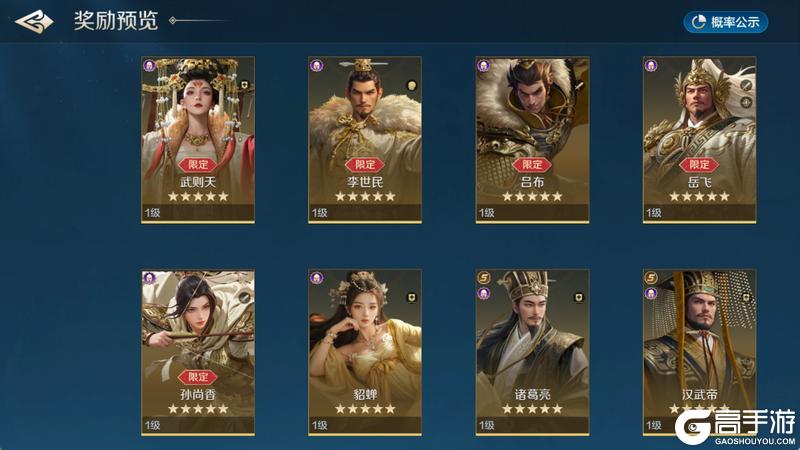Go back using the top-left arrow
This screenshot has height=450, width=800.
pyautogui.click(x=34, y=21)
